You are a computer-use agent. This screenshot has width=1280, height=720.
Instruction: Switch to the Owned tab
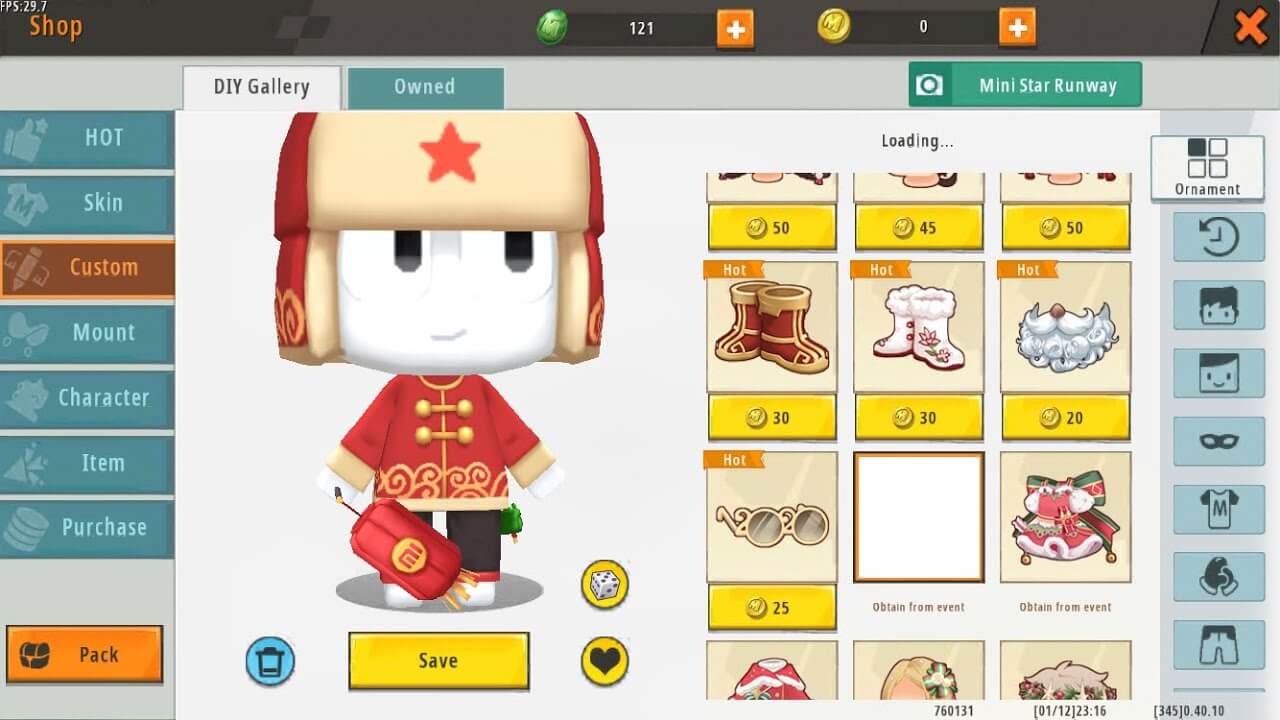424,87
